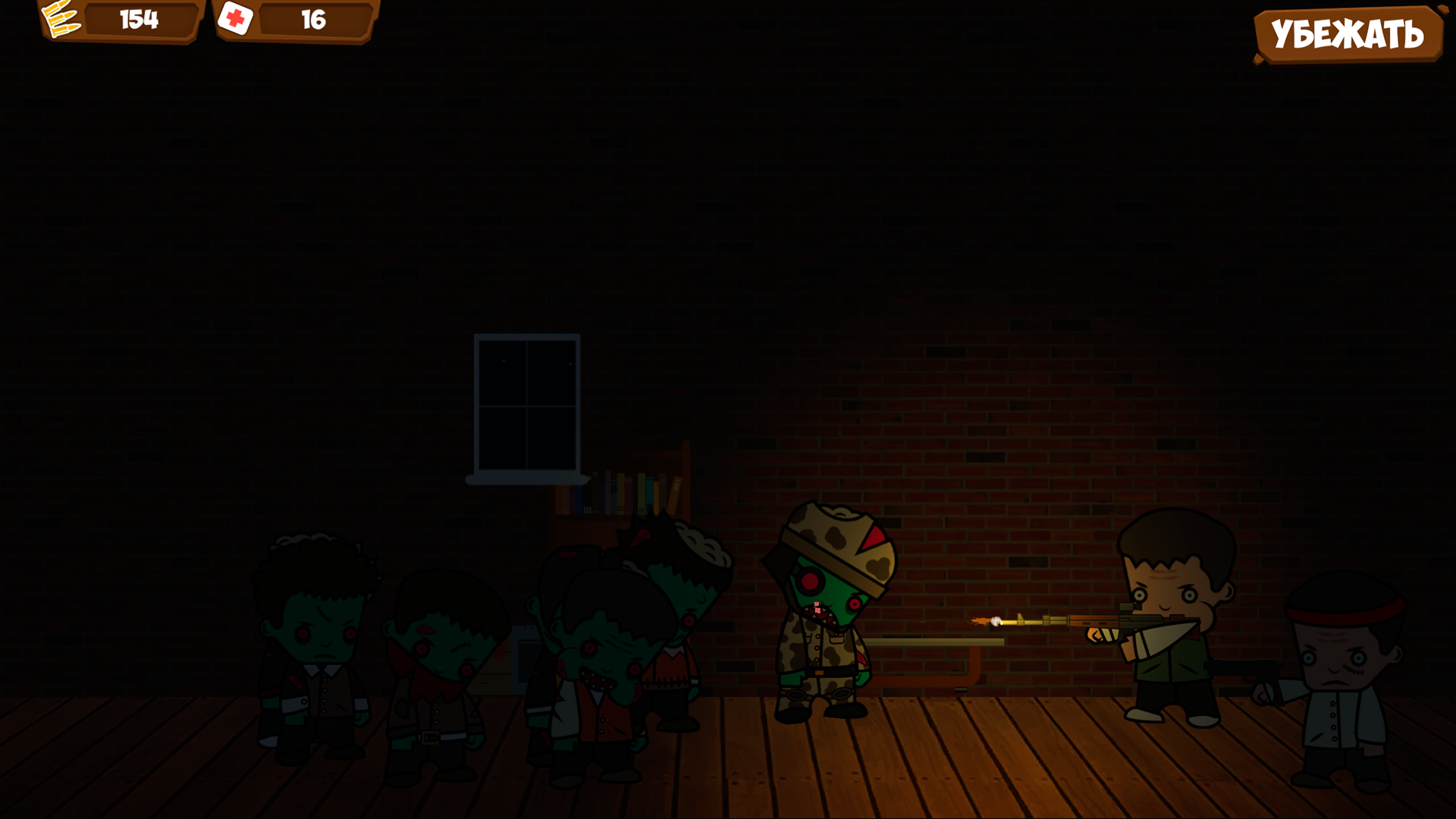Click the bullets ammo icon

pyautogui.click(x=61, y=20)
